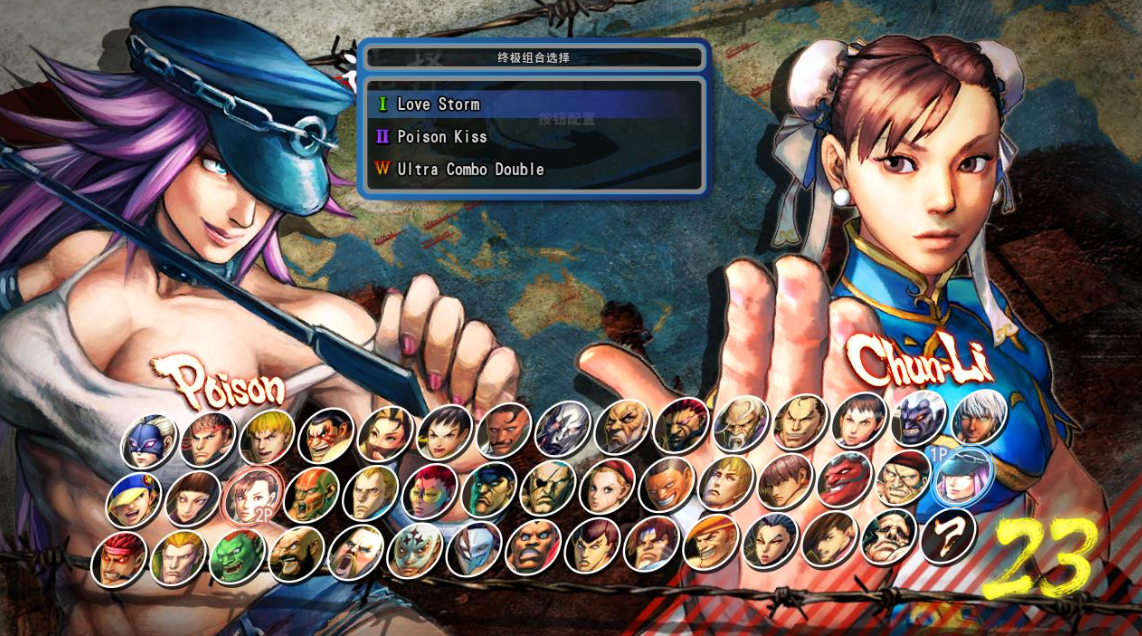The width and height of the screenshot is (1142, 636).
Task: Pick the Ultra Combo Double option
Action: tap(470, 170)
